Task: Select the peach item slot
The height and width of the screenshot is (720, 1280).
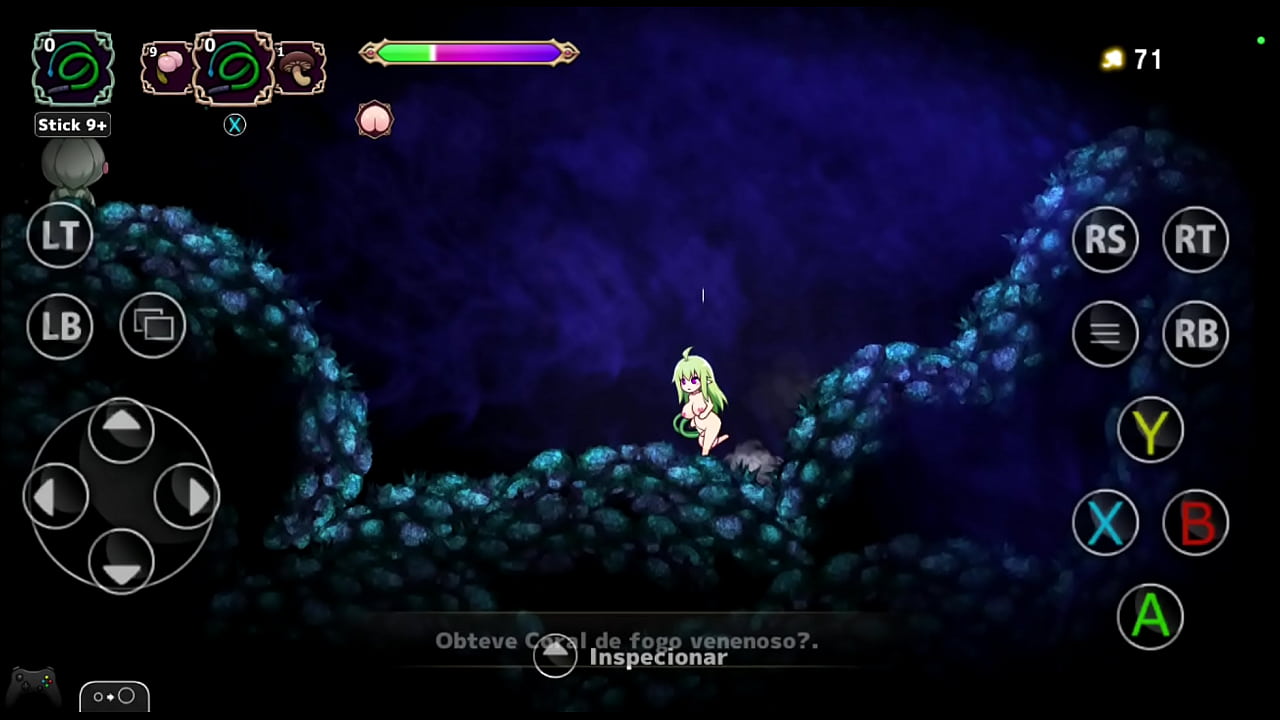Action: [166, 68]
